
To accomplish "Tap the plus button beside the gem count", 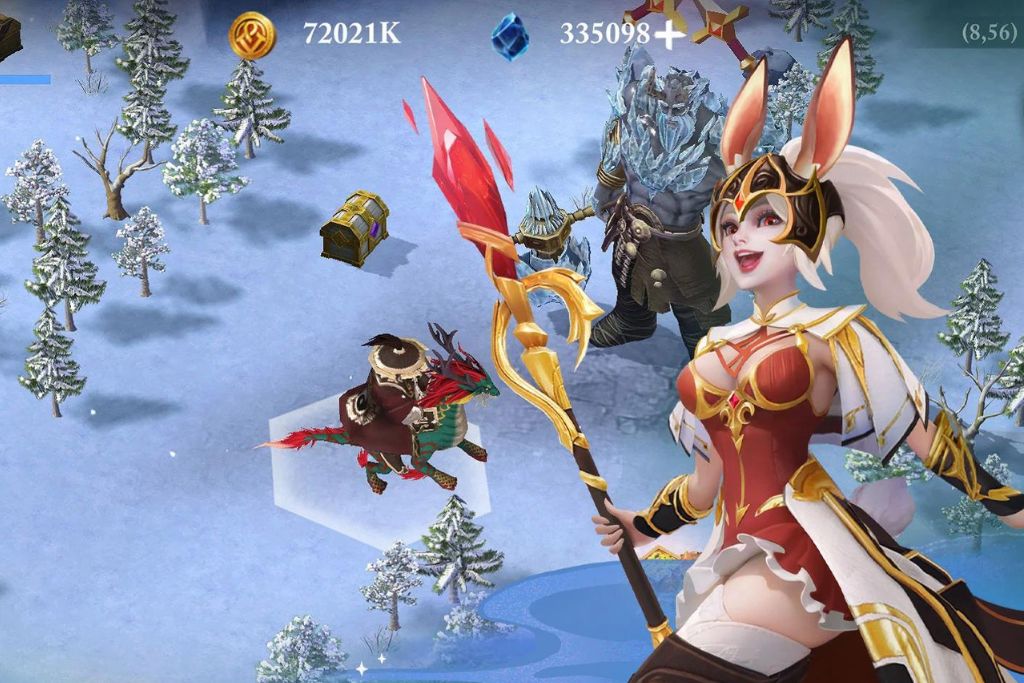I will pos(669,35).
